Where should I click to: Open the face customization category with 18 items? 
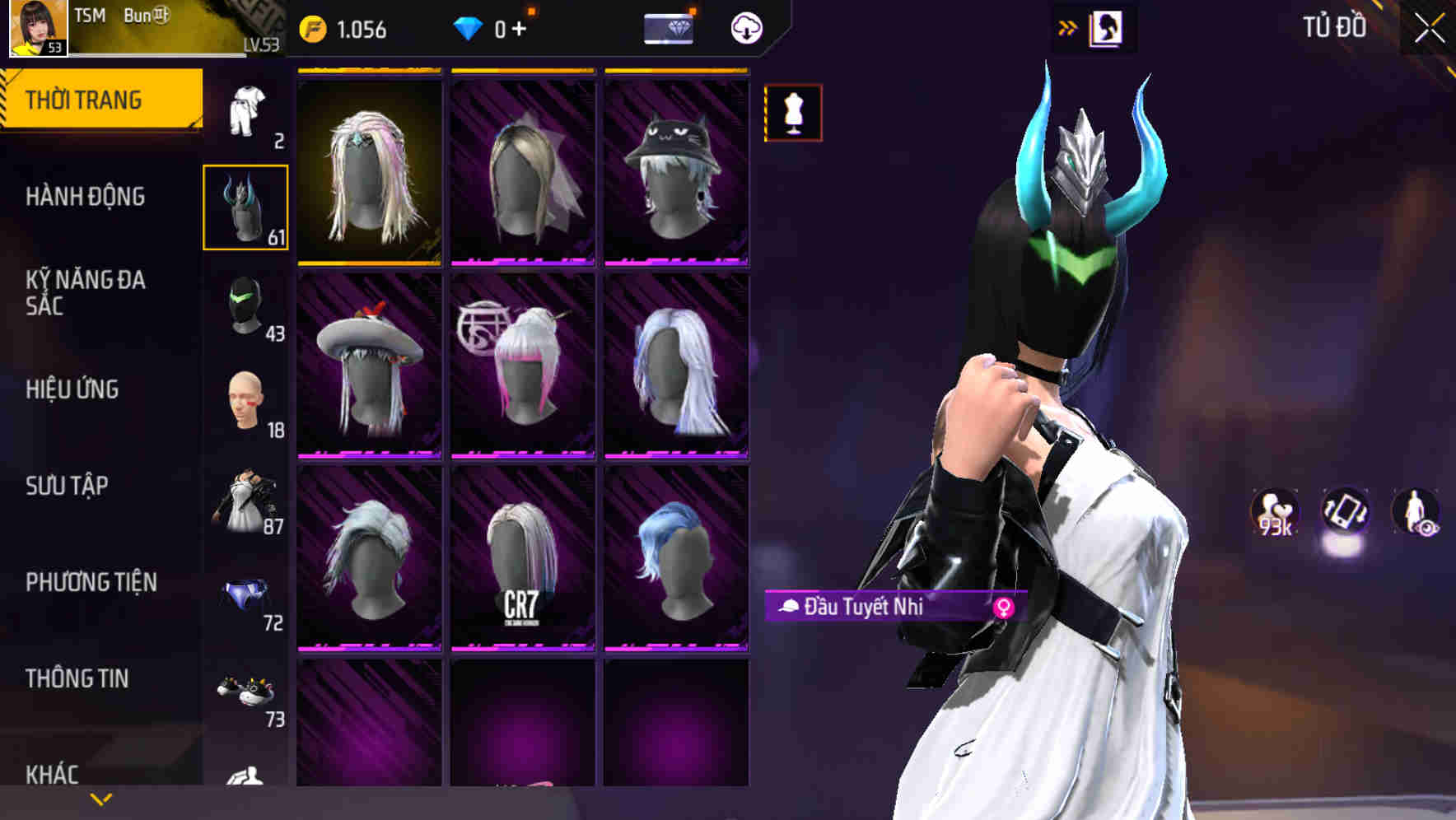click(245, 403)
